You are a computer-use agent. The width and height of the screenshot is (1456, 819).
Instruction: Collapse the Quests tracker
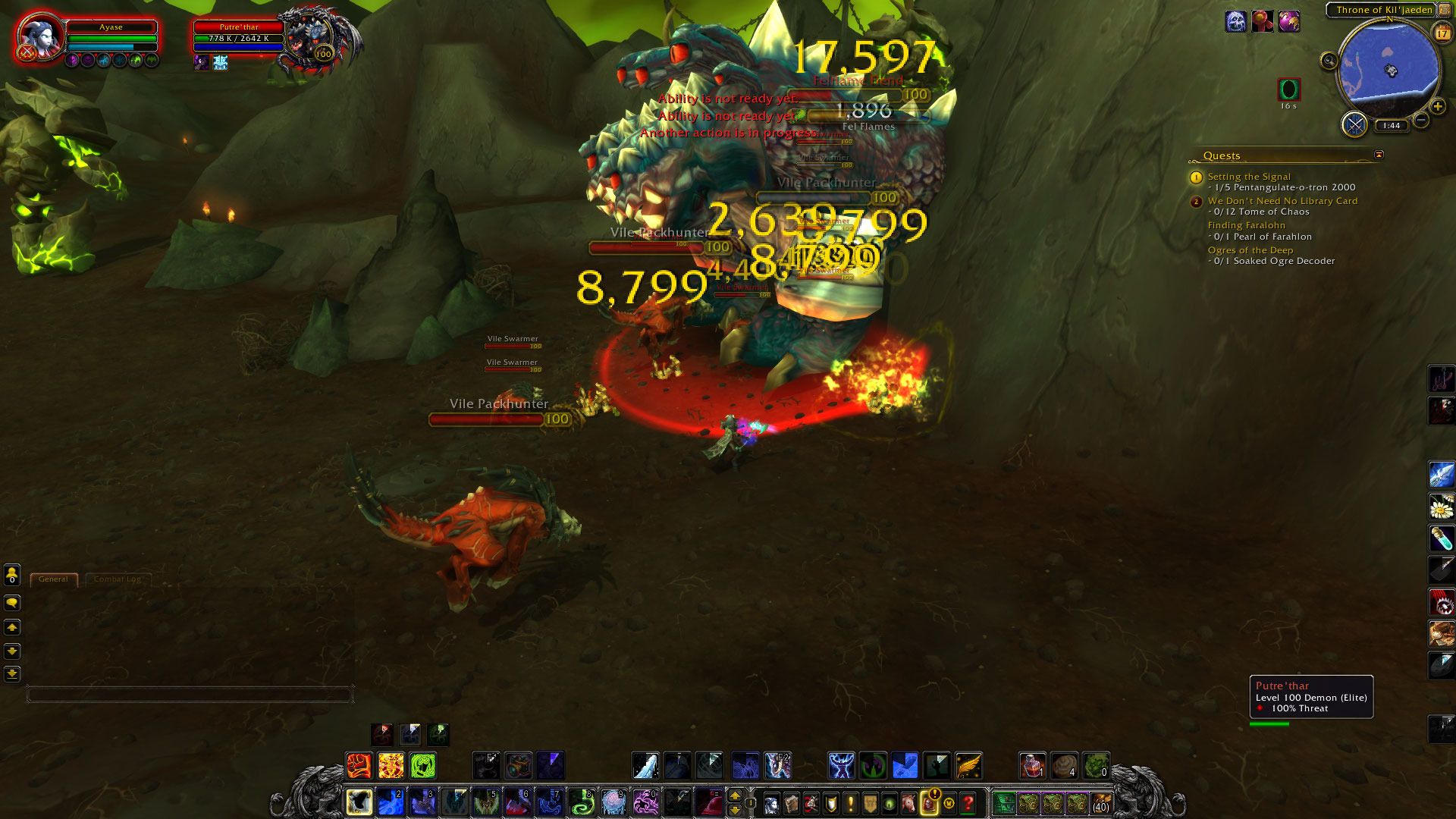coord(1379,155)
